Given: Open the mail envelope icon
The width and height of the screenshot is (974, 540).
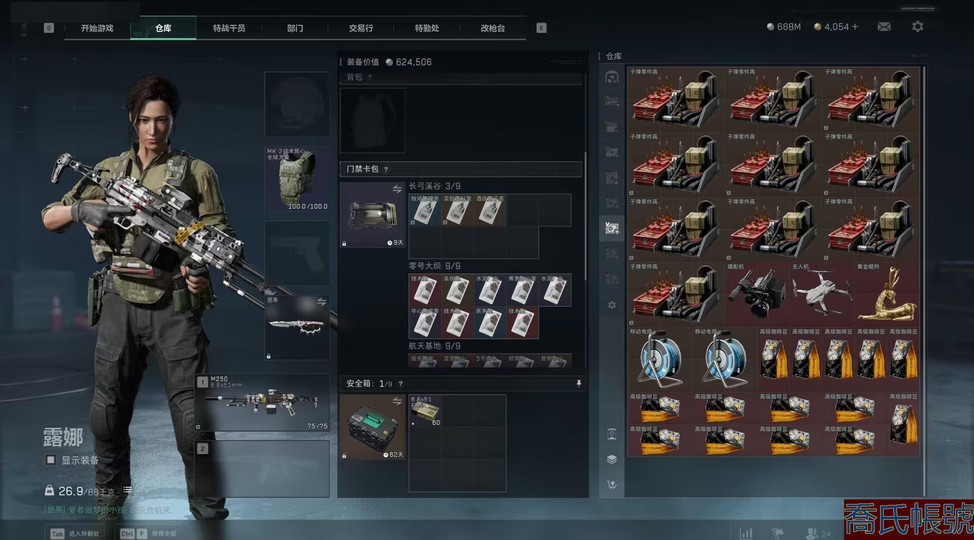Looking at the screenshot, I should click(884, 27).
